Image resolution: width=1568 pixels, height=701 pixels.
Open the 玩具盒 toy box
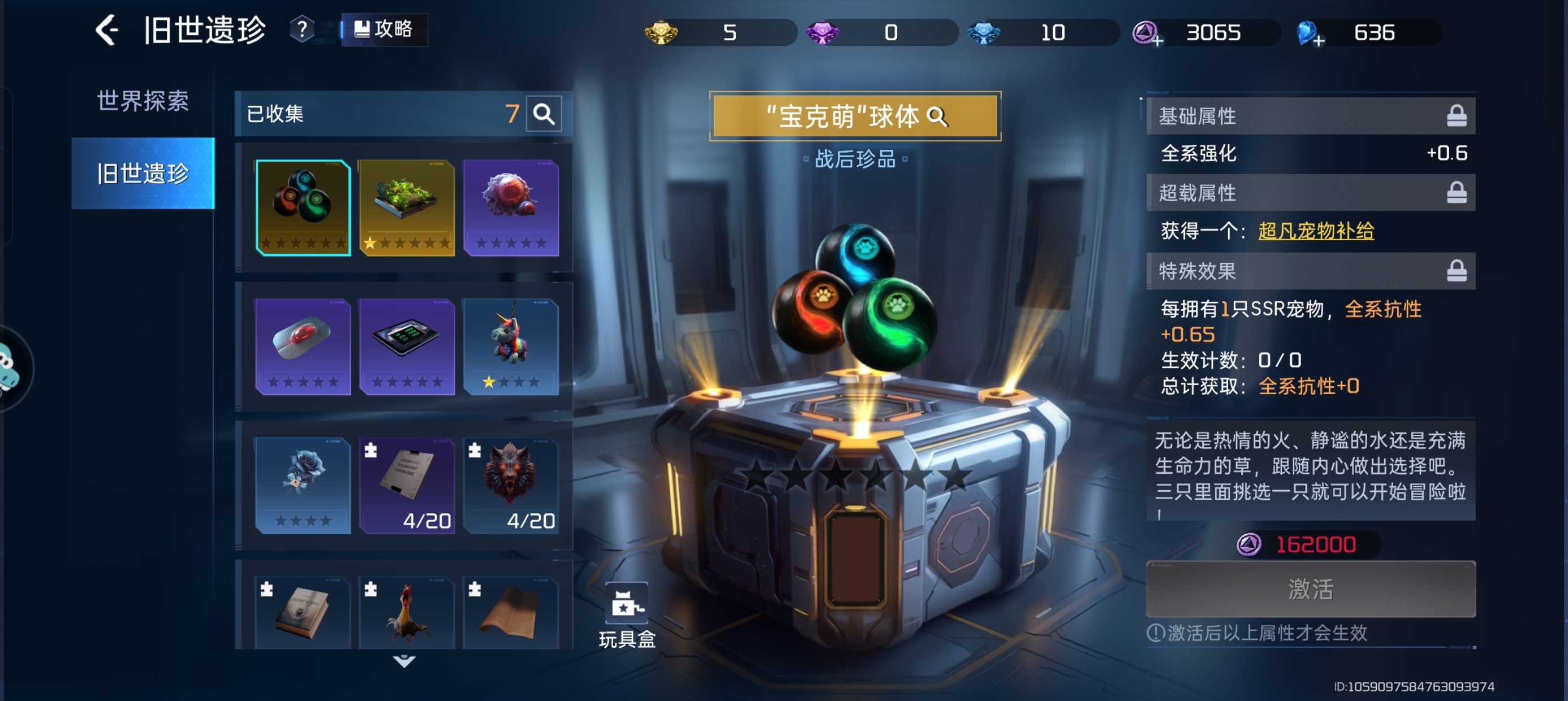627,616
